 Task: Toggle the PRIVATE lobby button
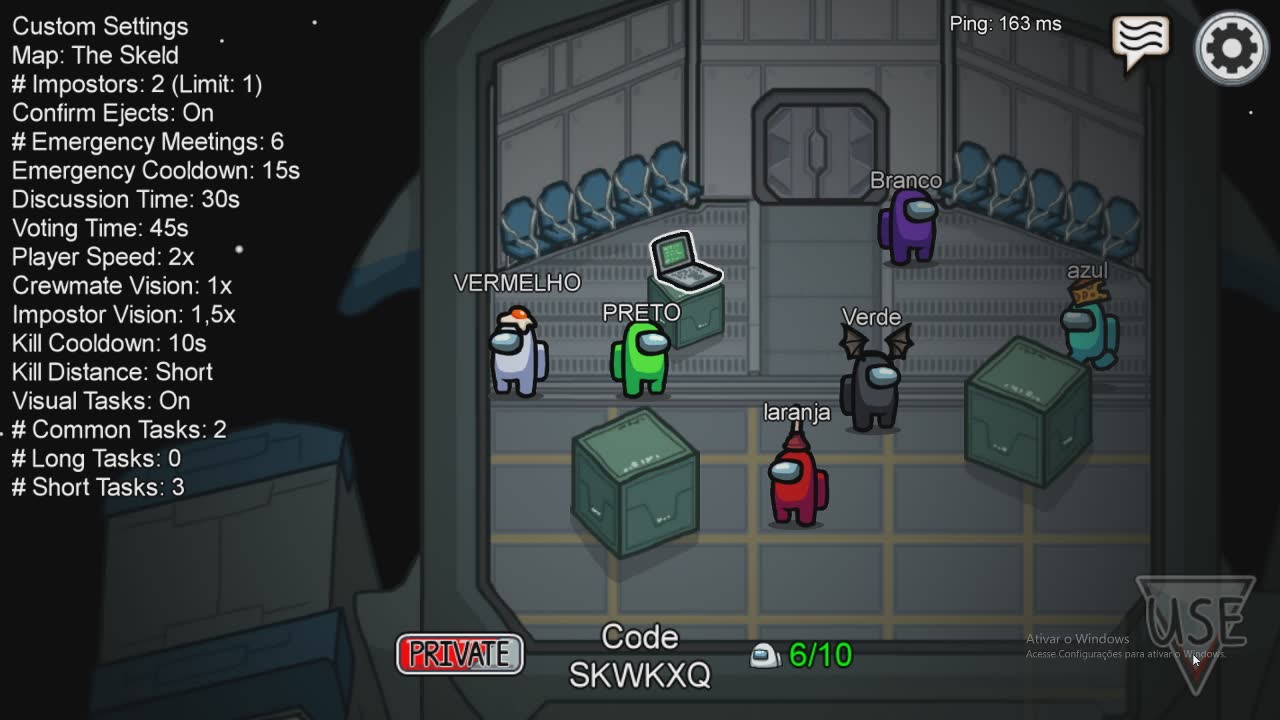click(460, 654)
